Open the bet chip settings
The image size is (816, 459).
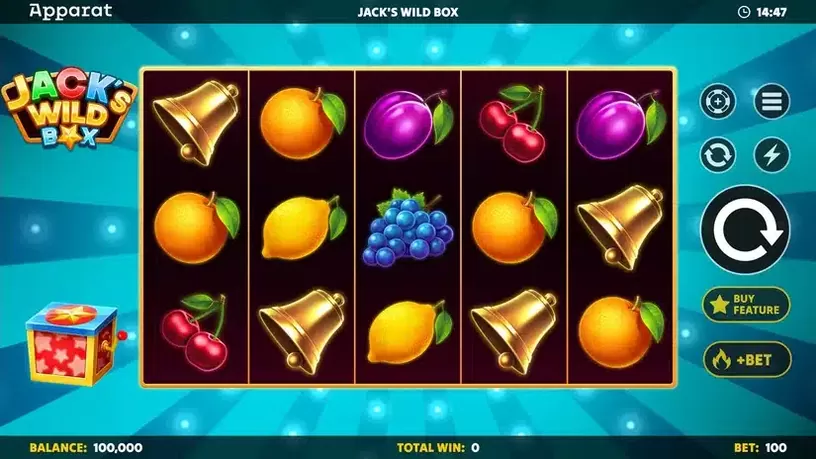(x=718, y=101)
